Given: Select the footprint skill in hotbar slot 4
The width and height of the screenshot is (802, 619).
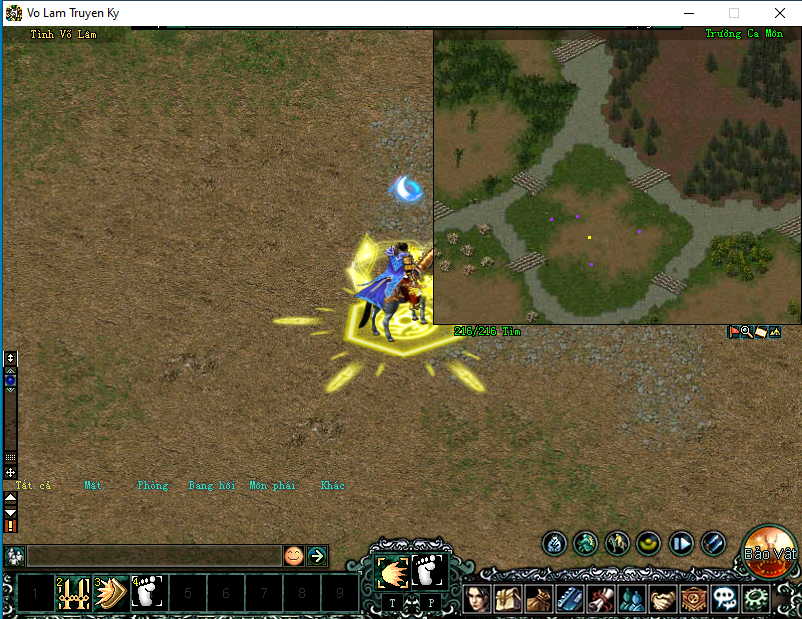Looking at the screenshot, I should [148, 593].
